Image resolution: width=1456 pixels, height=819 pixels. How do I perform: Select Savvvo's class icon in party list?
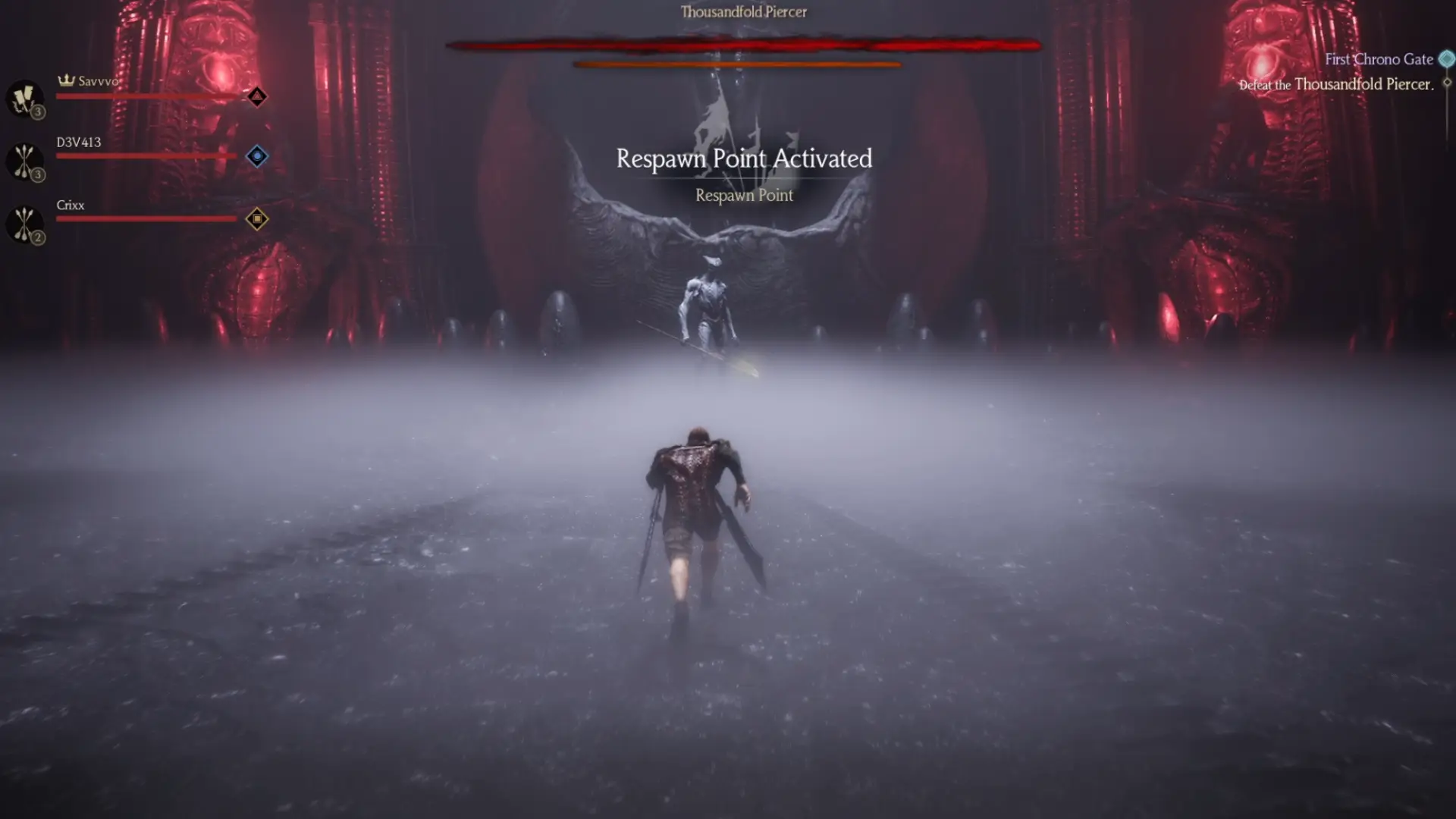(x=24, y=99)
